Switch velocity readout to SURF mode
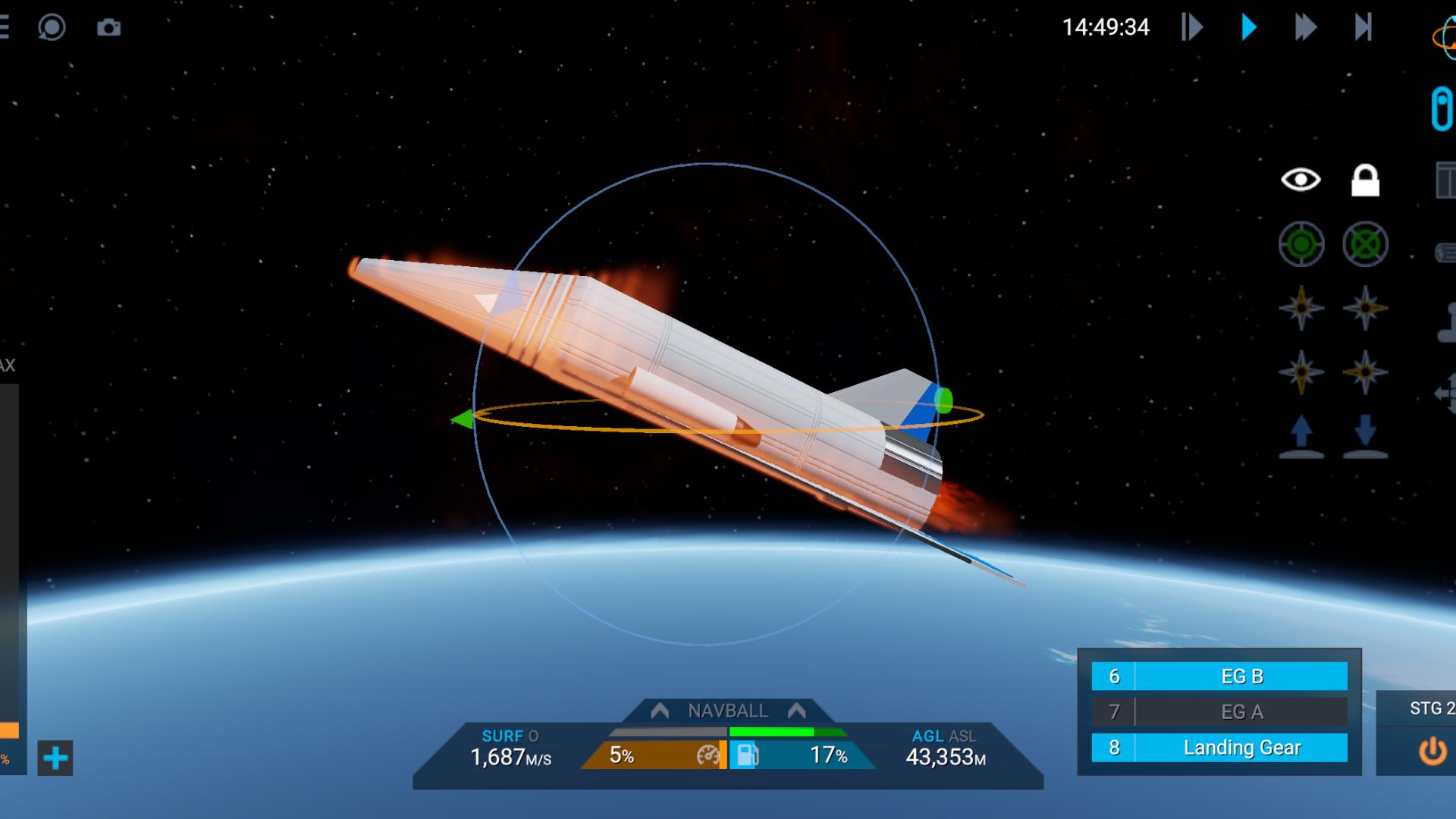This screenshot has height=819, width=1456. 502,736
